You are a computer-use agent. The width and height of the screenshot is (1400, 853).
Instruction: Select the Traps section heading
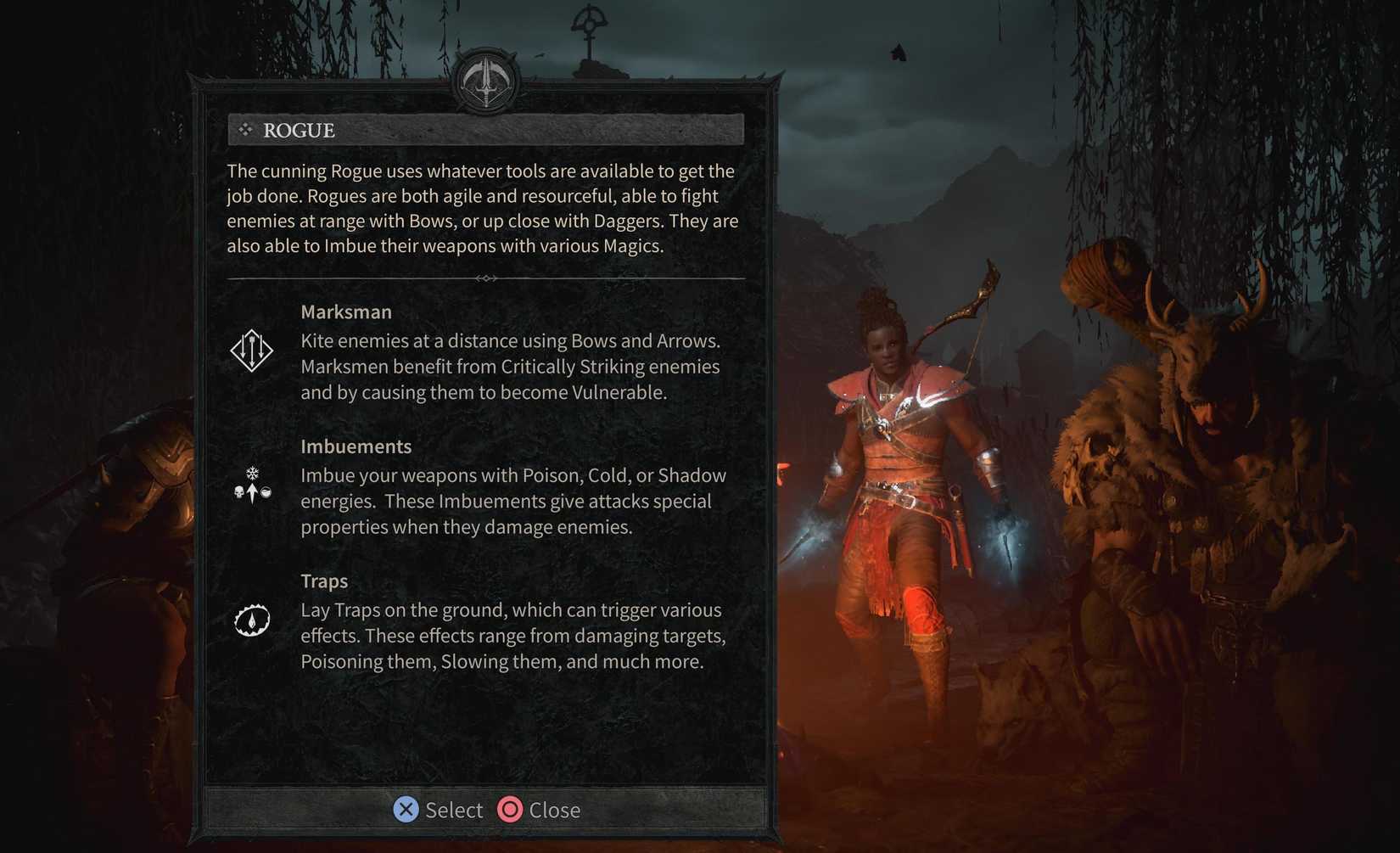click(x=324, y=581)
